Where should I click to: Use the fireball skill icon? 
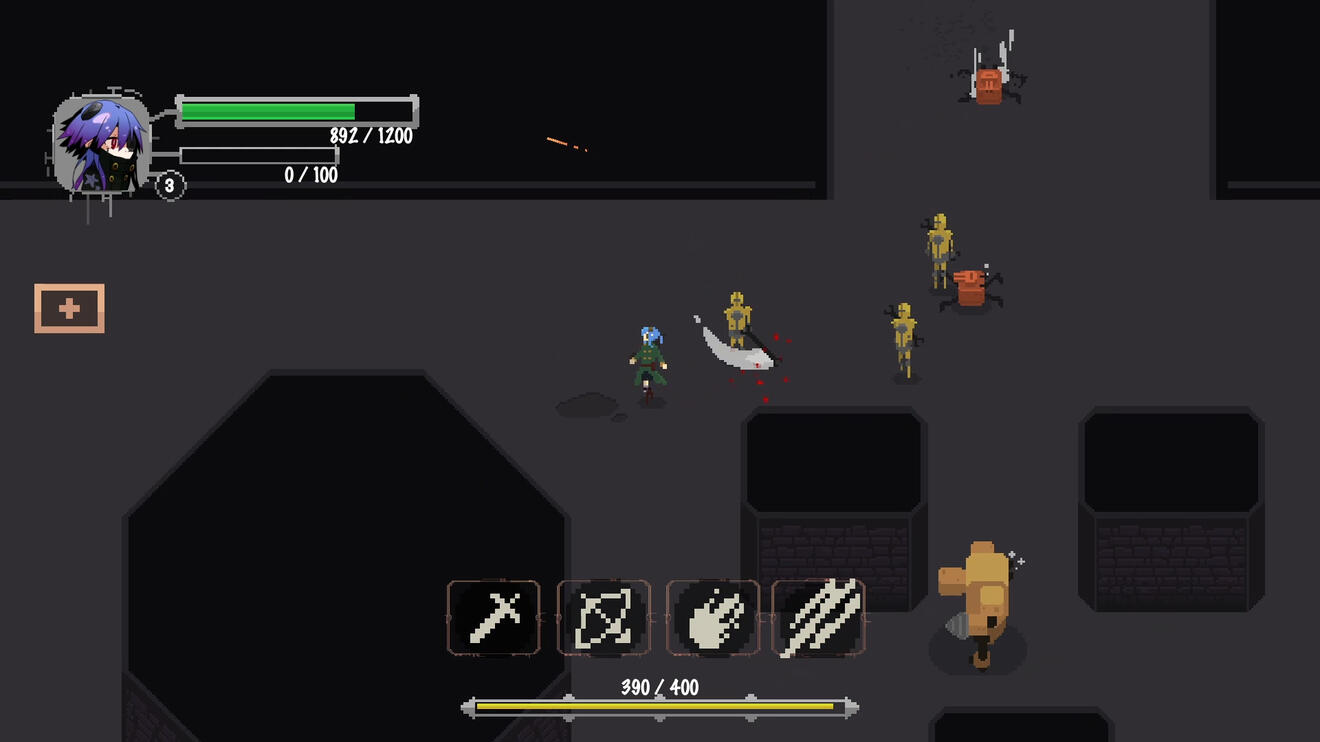pos(712,618)
